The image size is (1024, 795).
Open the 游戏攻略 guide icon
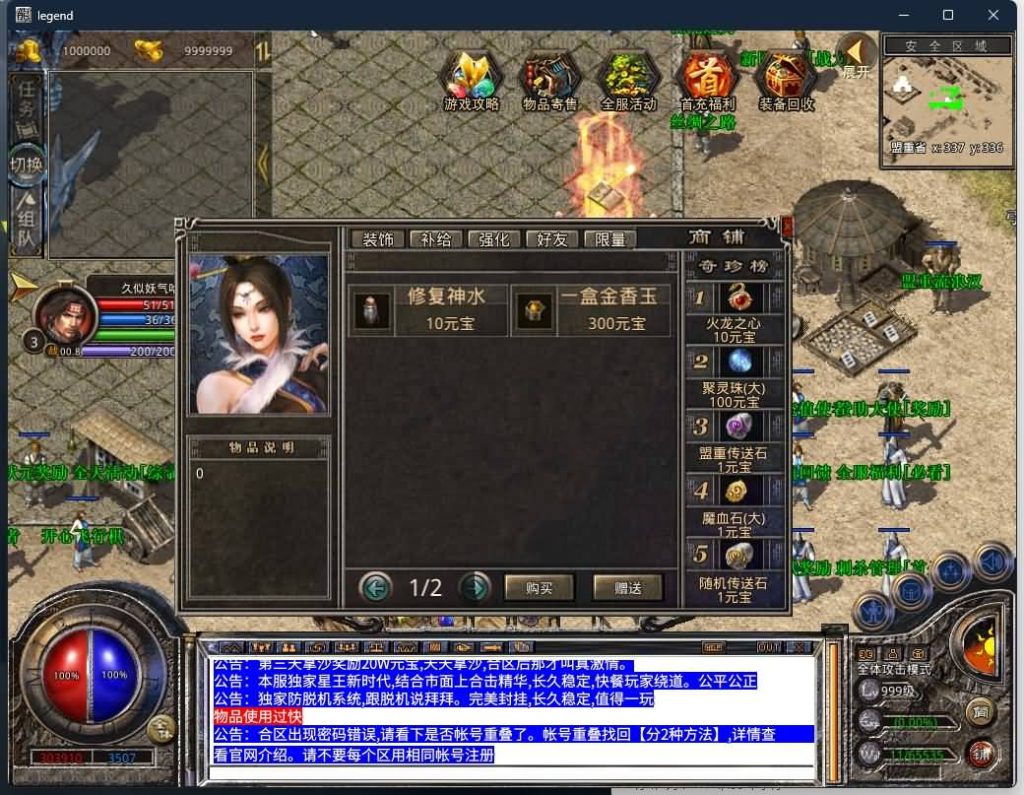pos(472,78)
